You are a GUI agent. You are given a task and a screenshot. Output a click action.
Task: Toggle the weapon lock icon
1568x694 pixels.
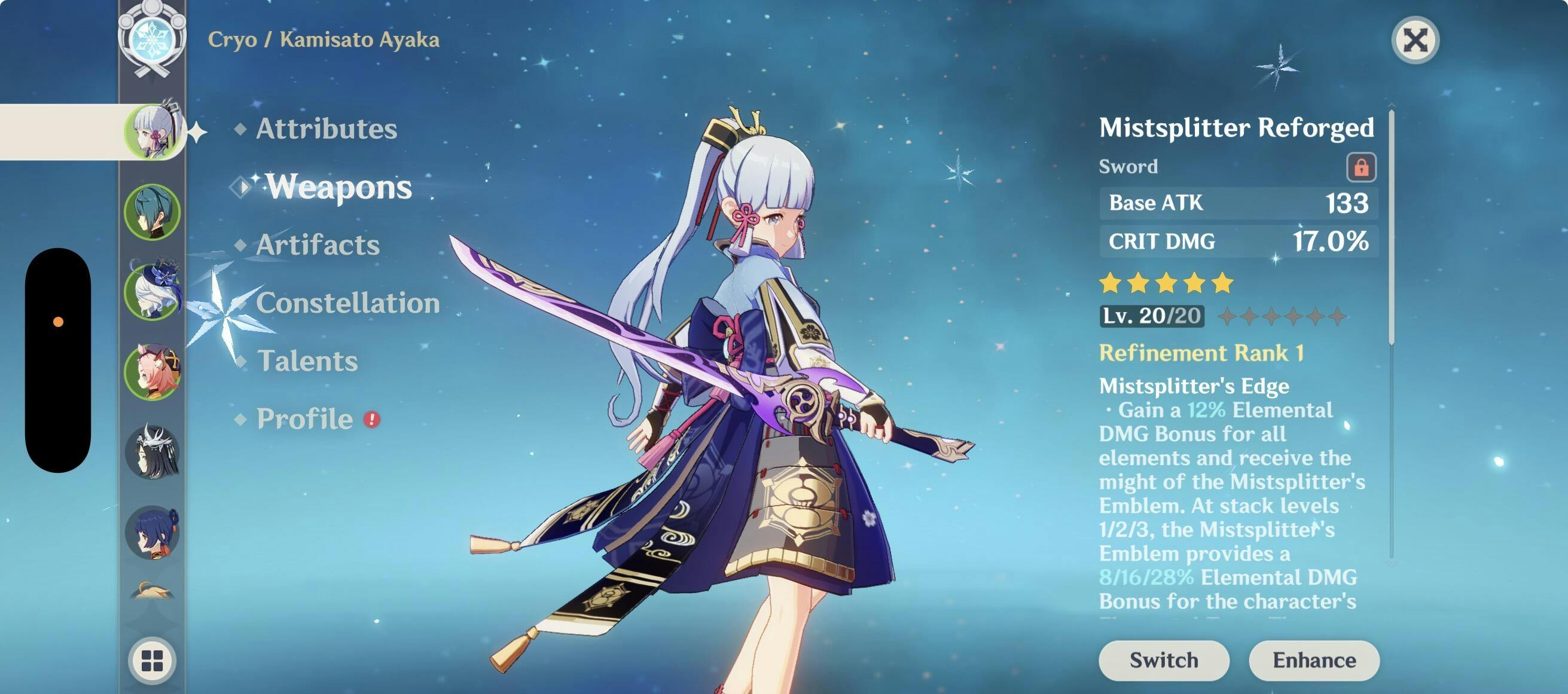tap(1361, 167)
